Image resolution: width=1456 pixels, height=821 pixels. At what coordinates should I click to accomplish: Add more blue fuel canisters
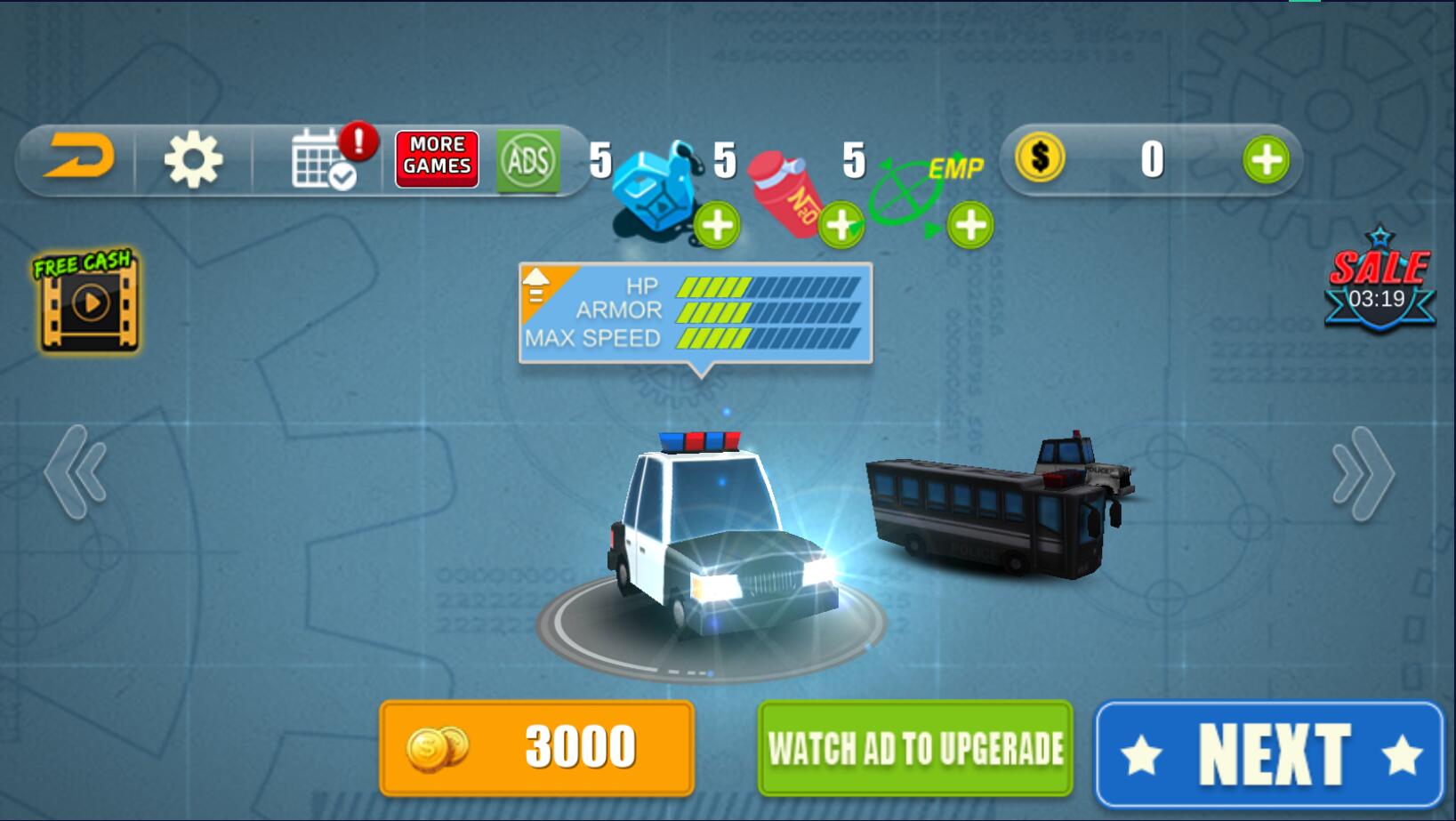point(717,225)
